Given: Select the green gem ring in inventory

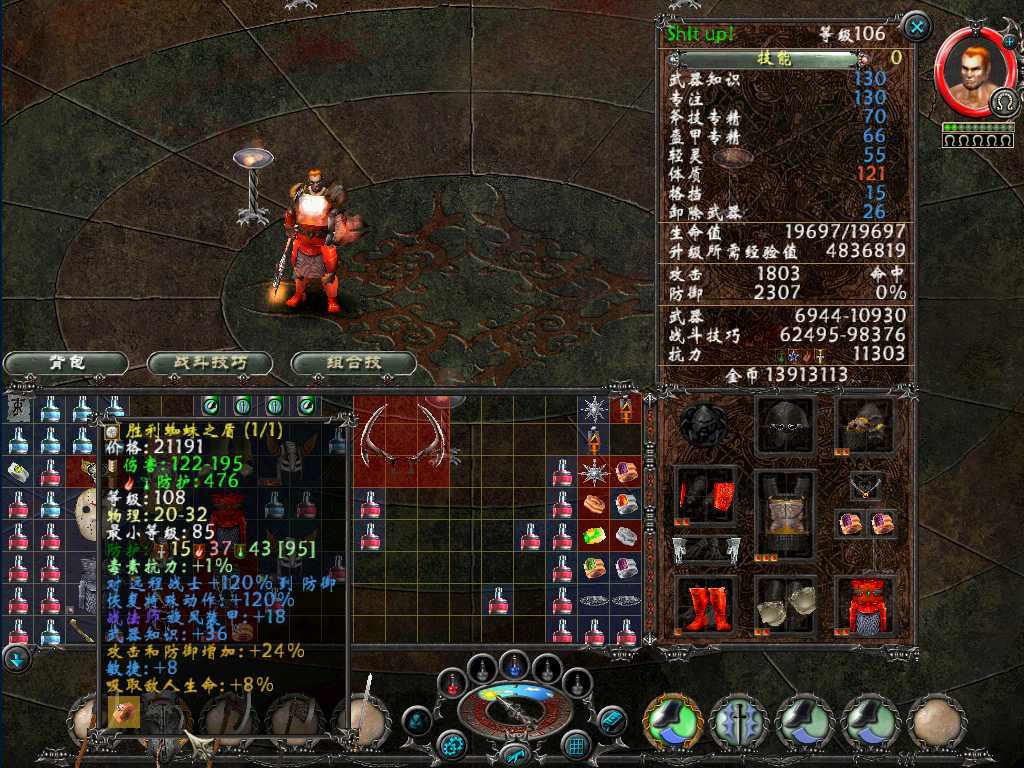Looking at the screenshot, I should coord(596,539).
